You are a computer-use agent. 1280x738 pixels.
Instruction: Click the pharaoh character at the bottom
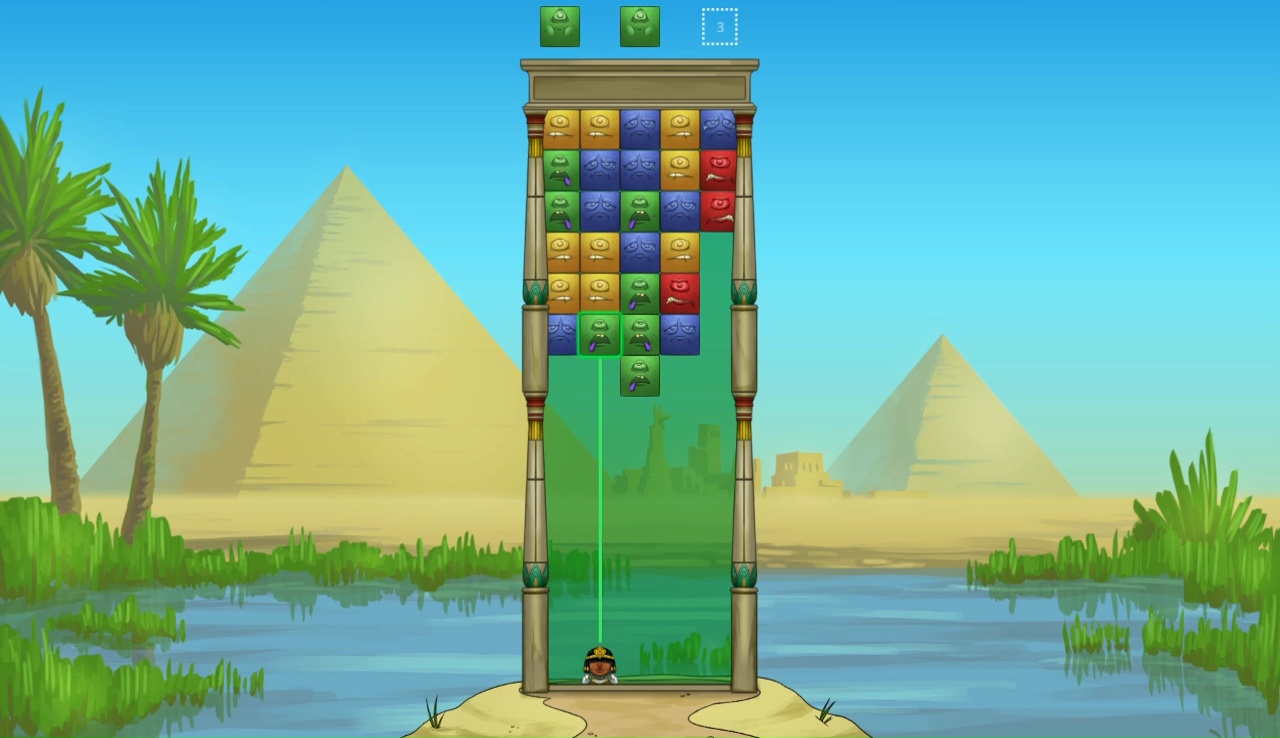[598, 665]
